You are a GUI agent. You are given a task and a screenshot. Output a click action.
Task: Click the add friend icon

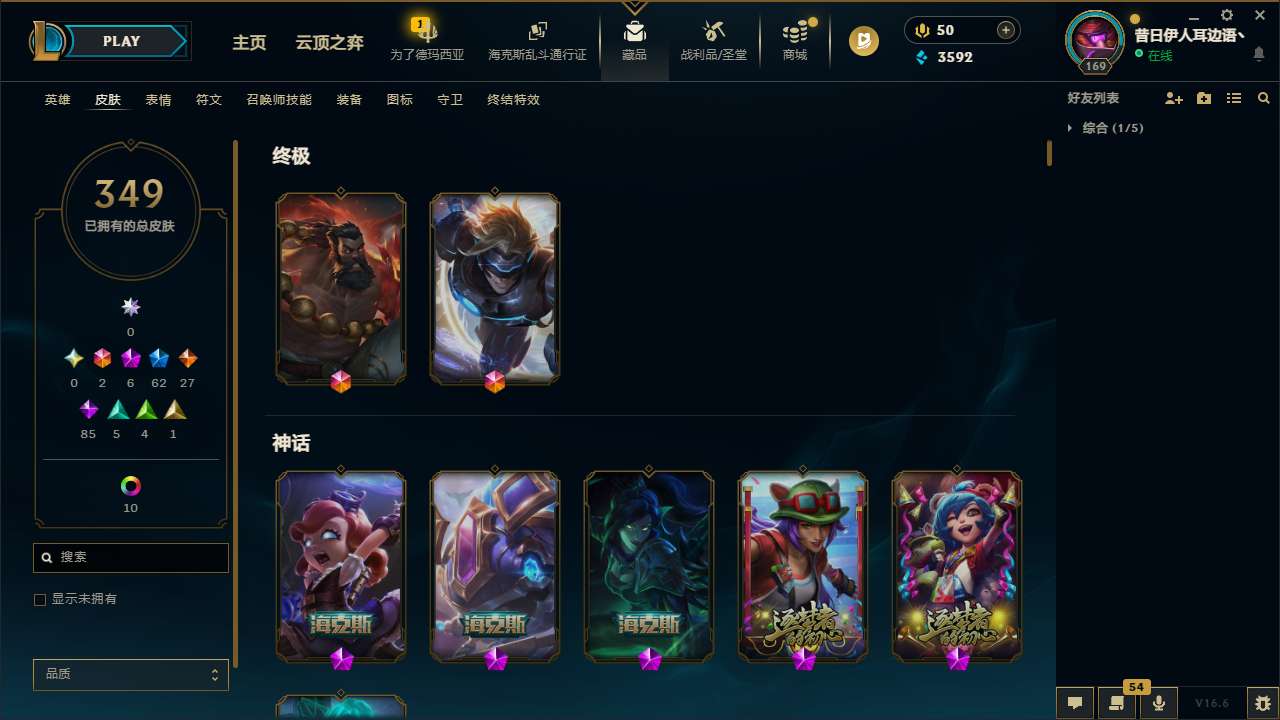1174,98
